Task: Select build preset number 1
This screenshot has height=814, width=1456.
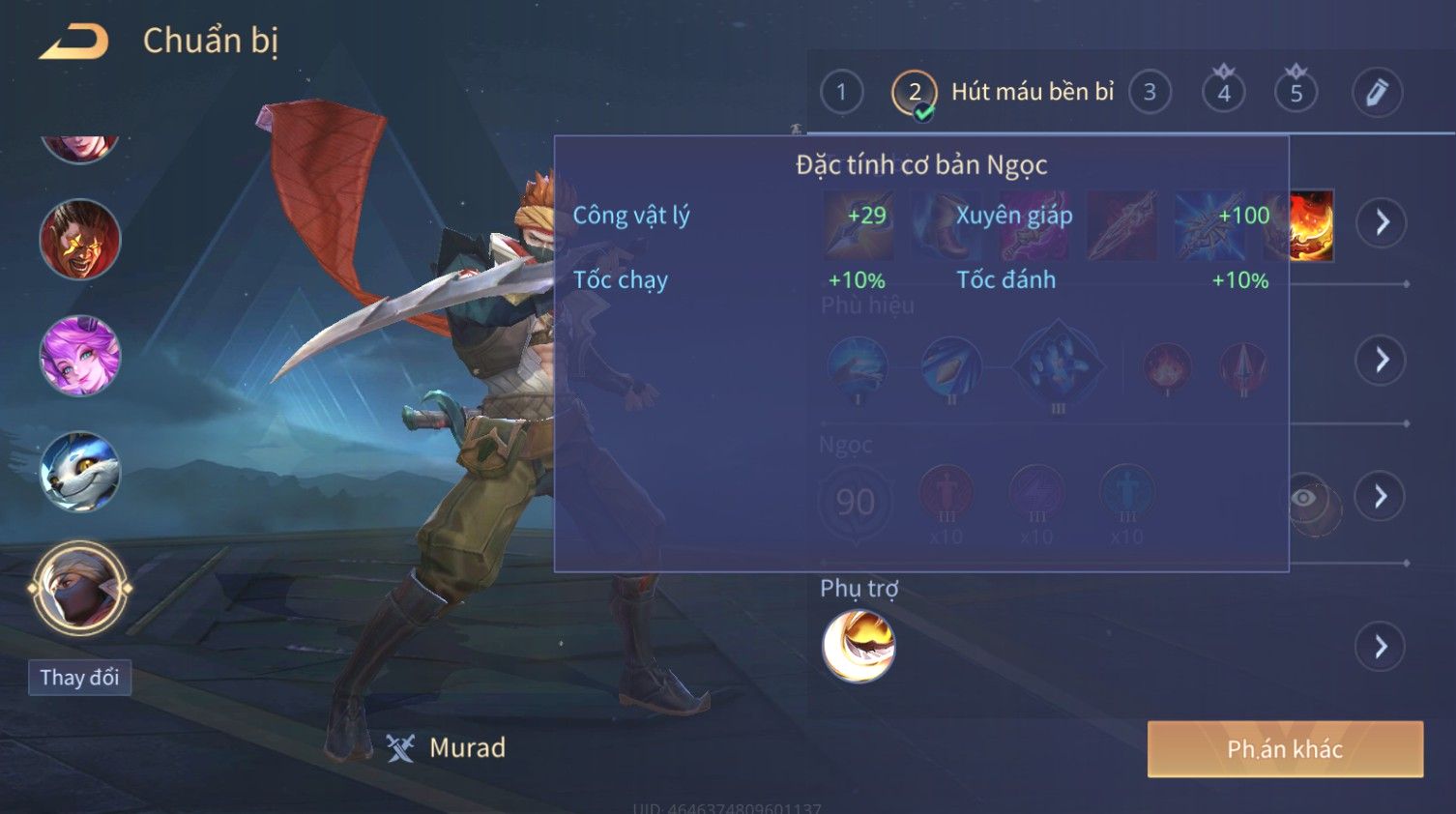Action: coord(841,93)
